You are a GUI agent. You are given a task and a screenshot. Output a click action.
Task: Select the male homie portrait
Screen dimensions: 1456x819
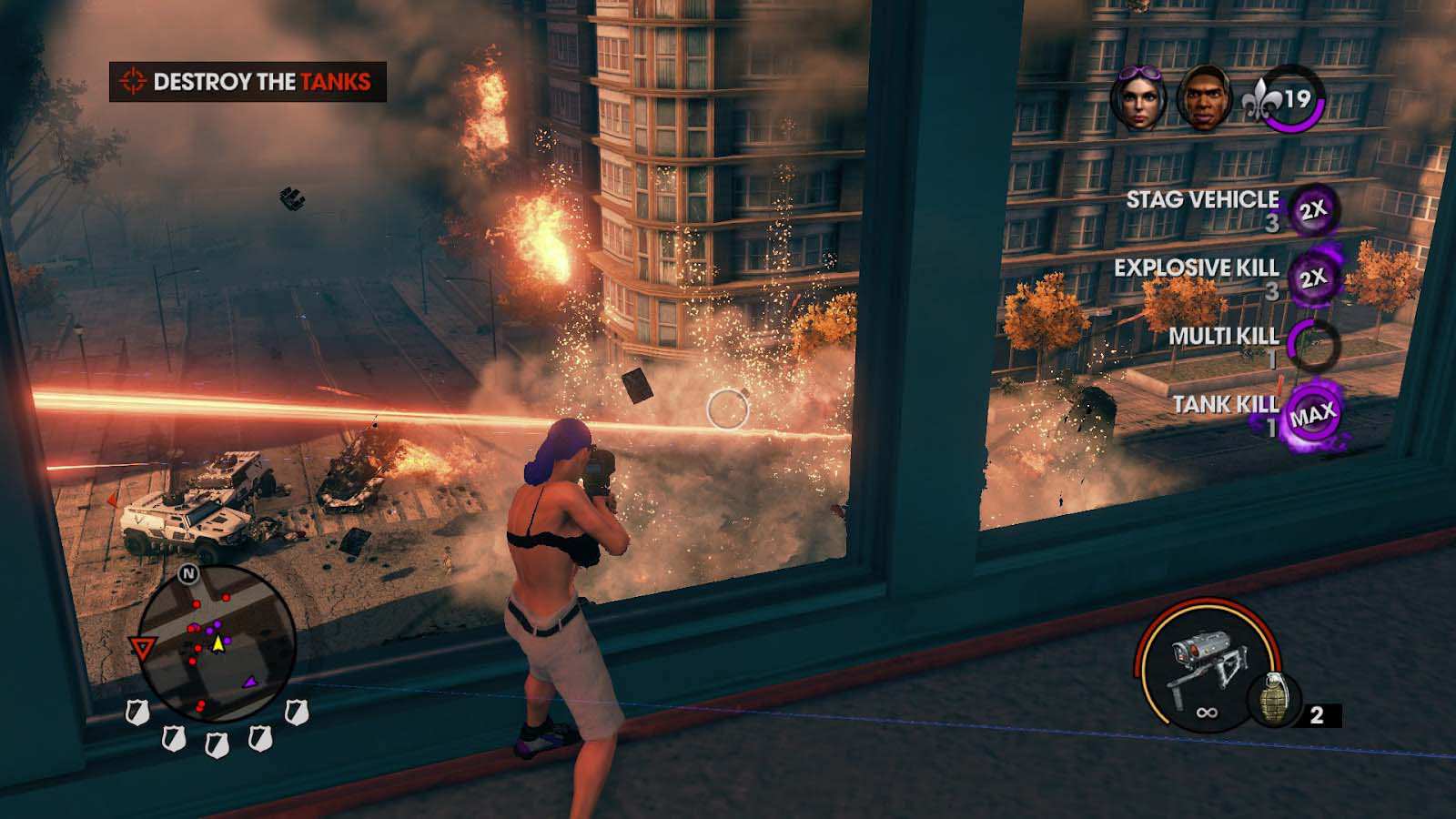[1204, 97]
